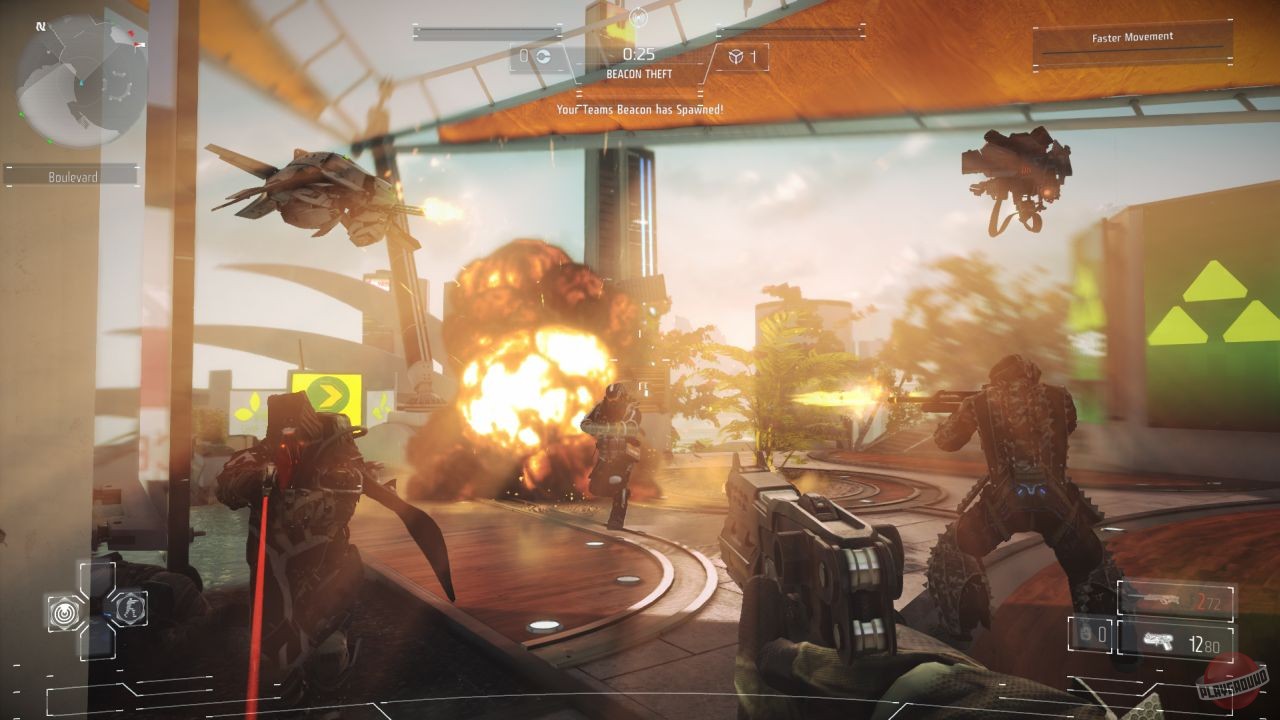1280x720 pixels.
Task: Toggle the left ability slot on the d-pad selector
Action: pos(62,611)
